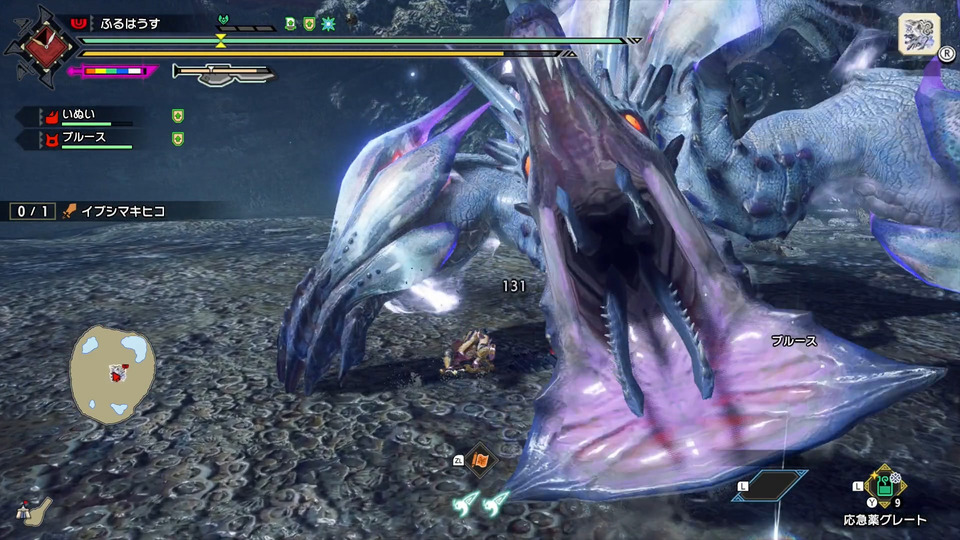Click the green card status buff icon

coord(291,24)
